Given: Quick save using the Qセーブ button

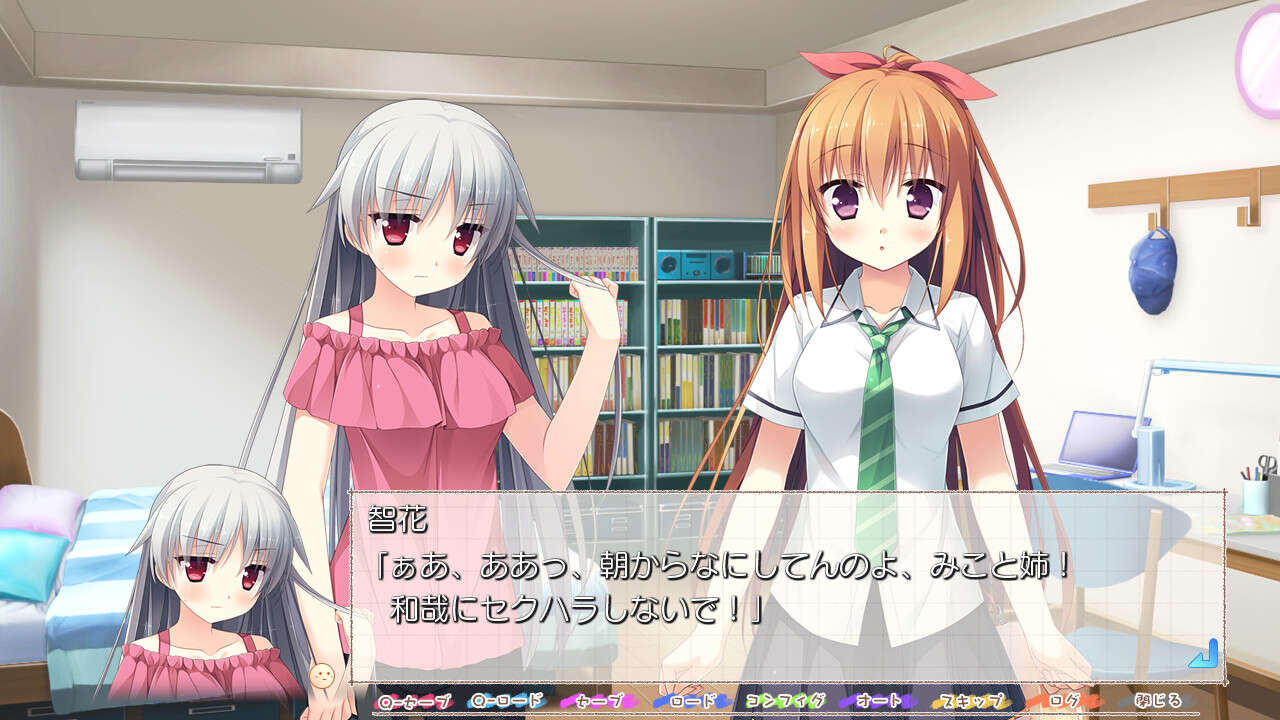Looking at the screenshot, I should (413, 703).
